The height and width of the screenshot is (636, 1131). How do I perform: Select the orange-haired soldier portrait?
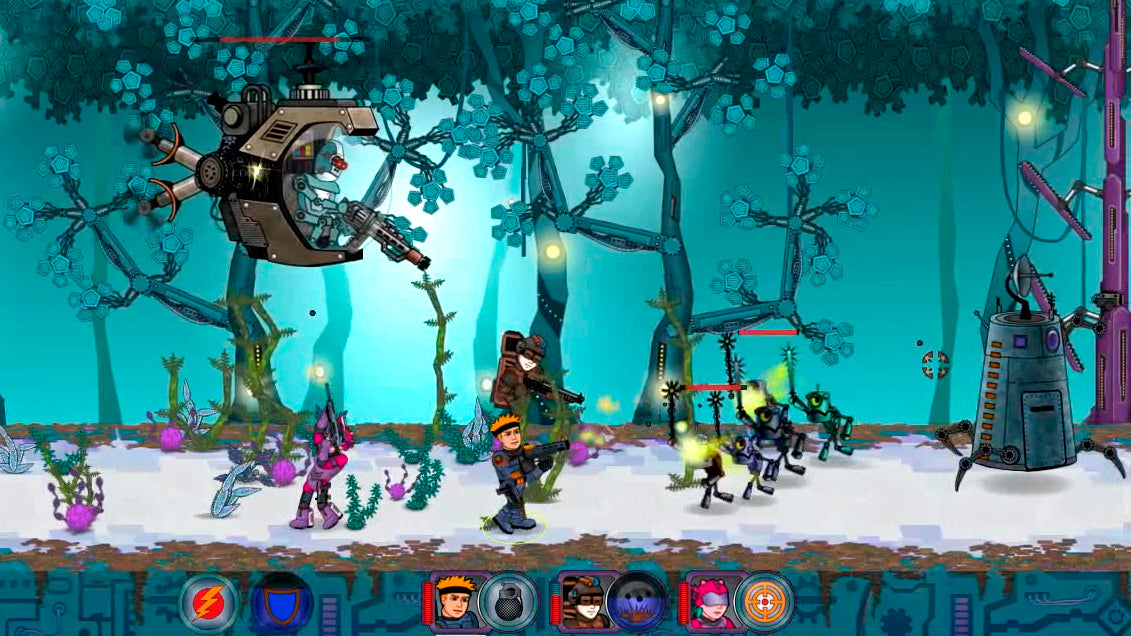pos(456,601)
